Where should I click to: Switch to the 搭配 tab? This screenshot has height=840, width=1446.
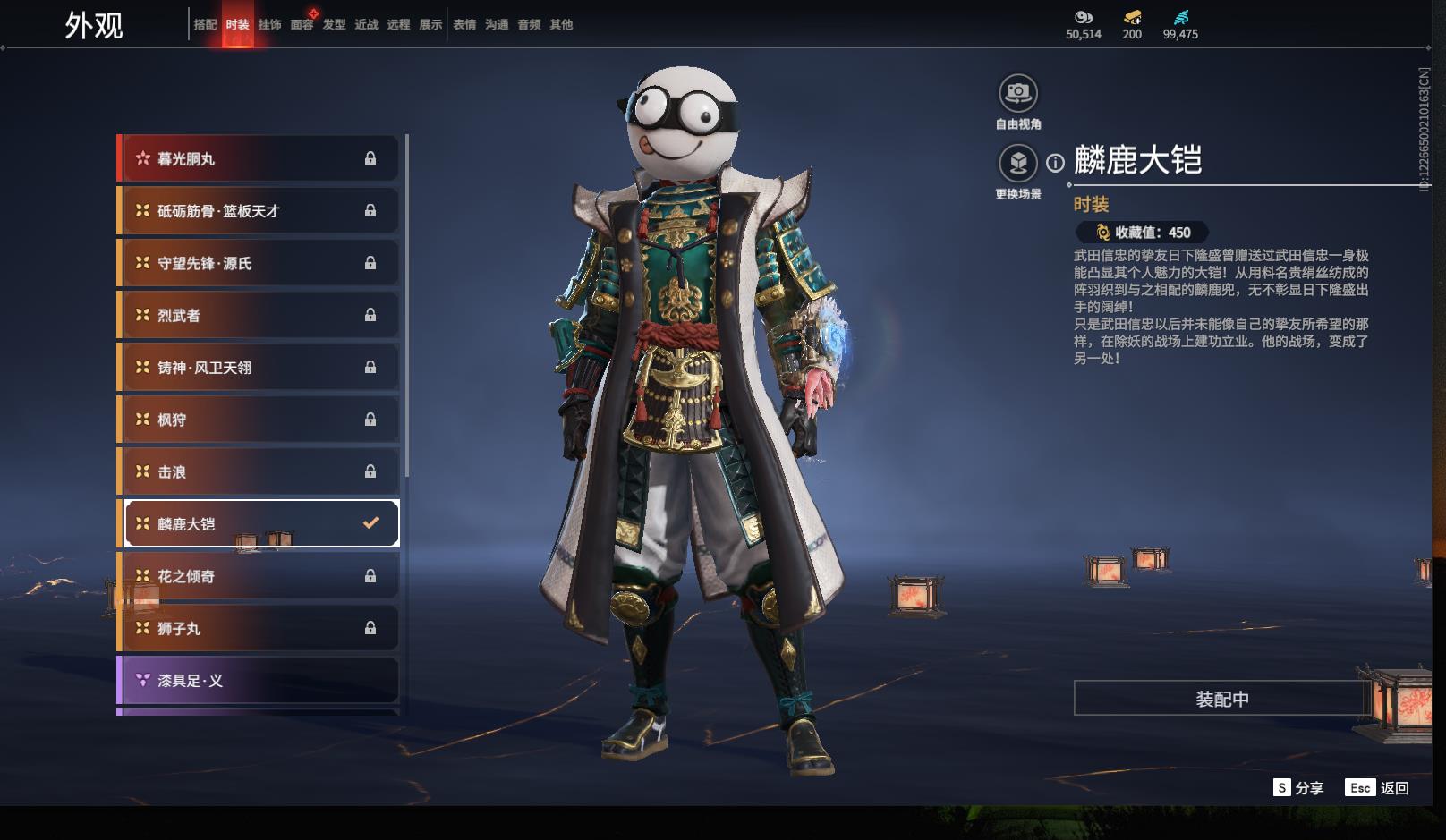(205, 25)
